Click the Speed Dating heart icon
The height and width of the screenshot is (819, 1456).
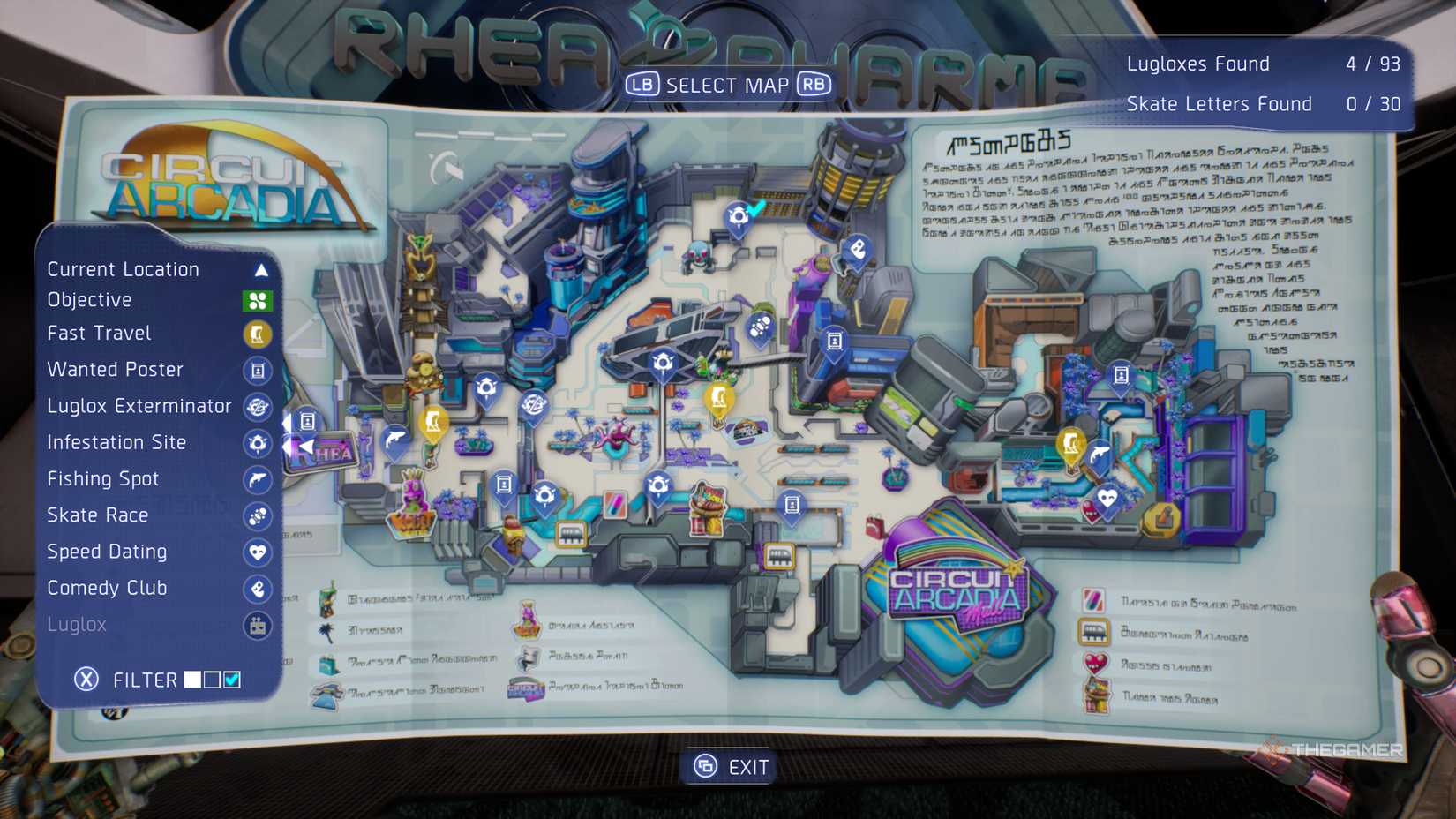pos(258,552)
